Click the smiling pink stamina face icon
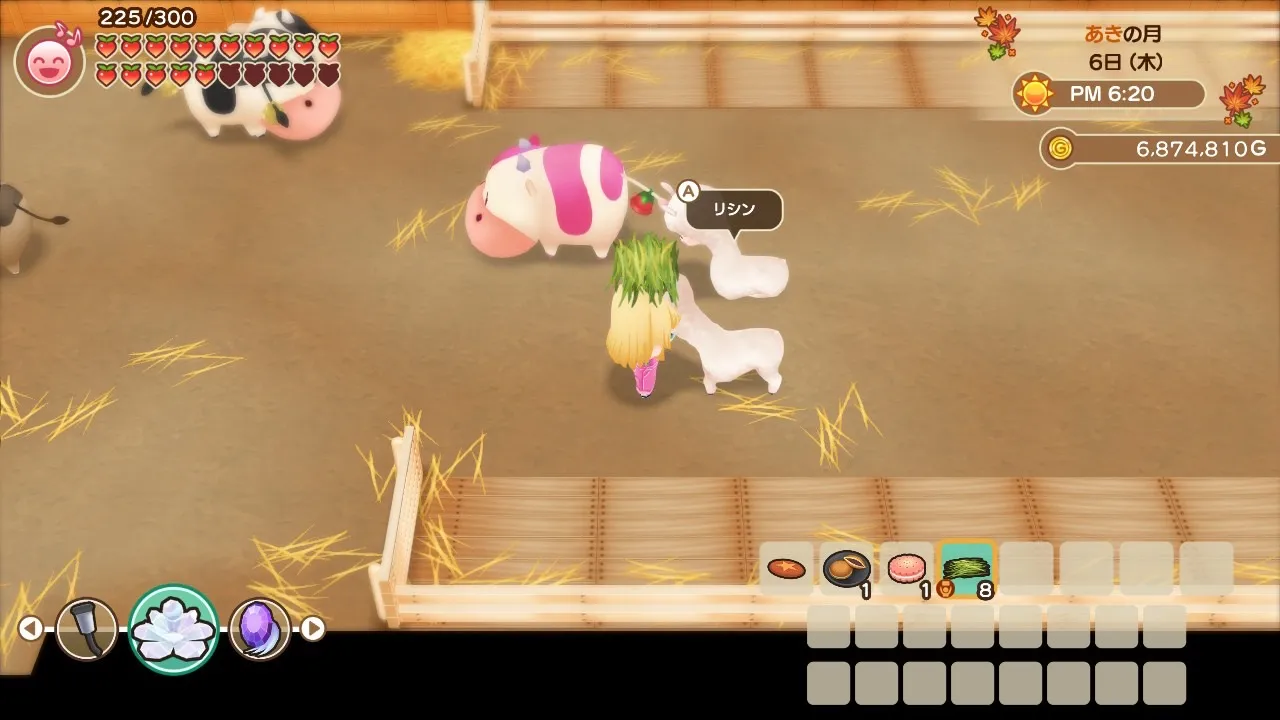1280x720 pixels. 49,62
